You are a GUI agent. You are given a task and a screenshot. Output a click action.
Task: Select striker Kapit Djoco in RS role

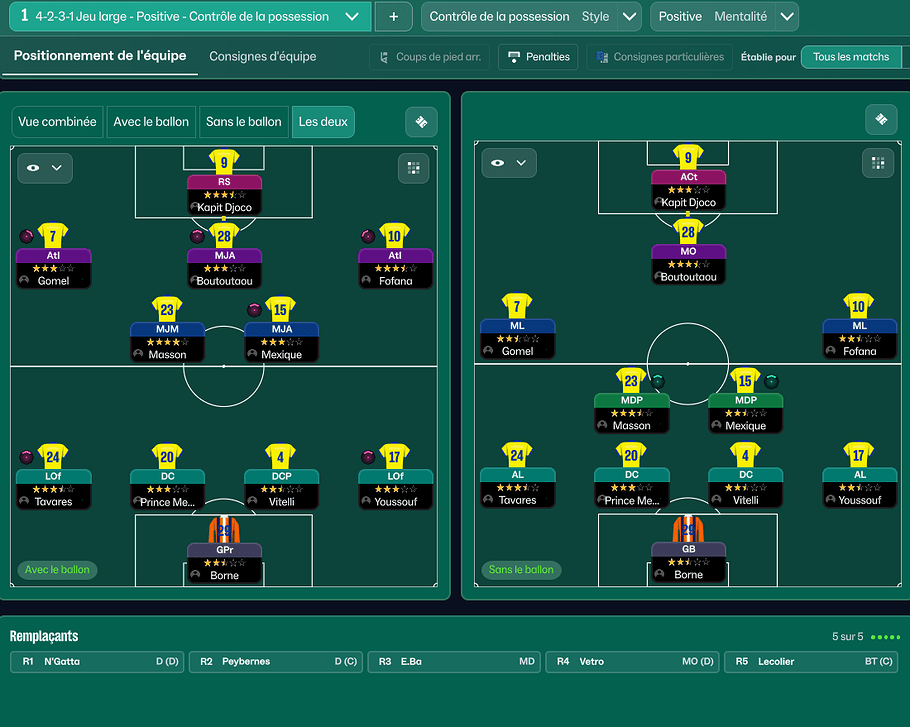[224, 194]
